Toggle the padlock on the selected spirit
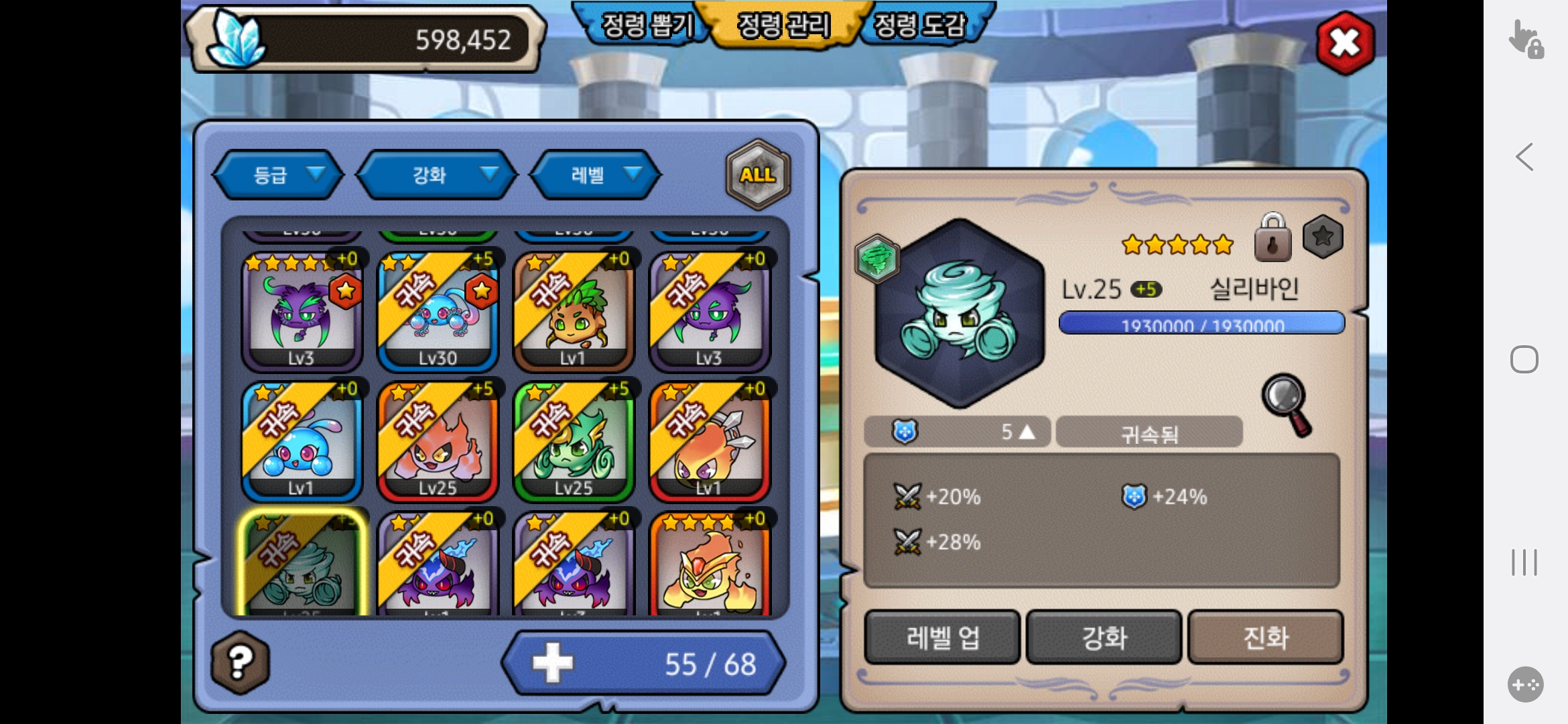1568x724 pixels. coord(1272,238)
